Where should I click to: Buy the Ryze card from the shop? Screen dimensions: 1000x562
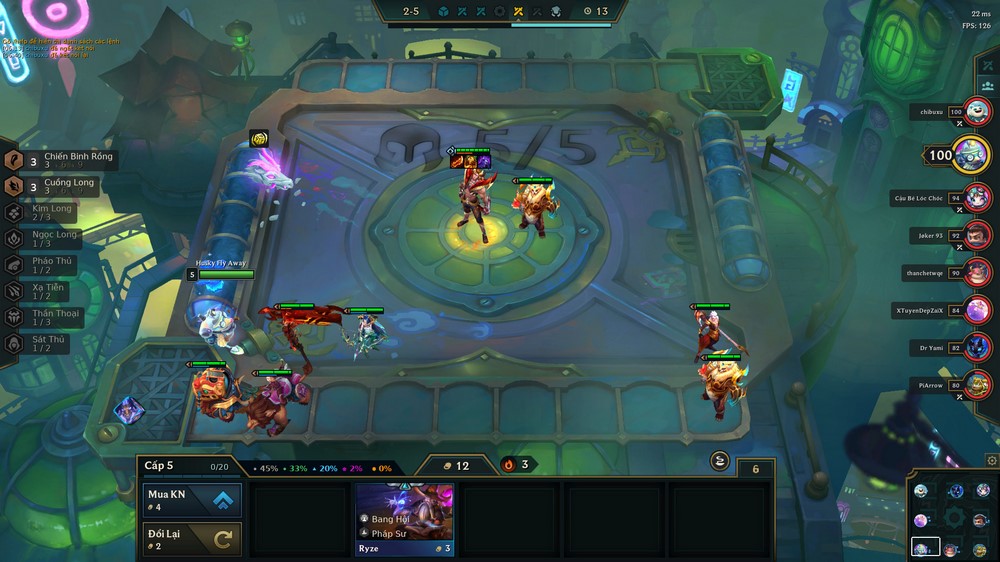405,518
